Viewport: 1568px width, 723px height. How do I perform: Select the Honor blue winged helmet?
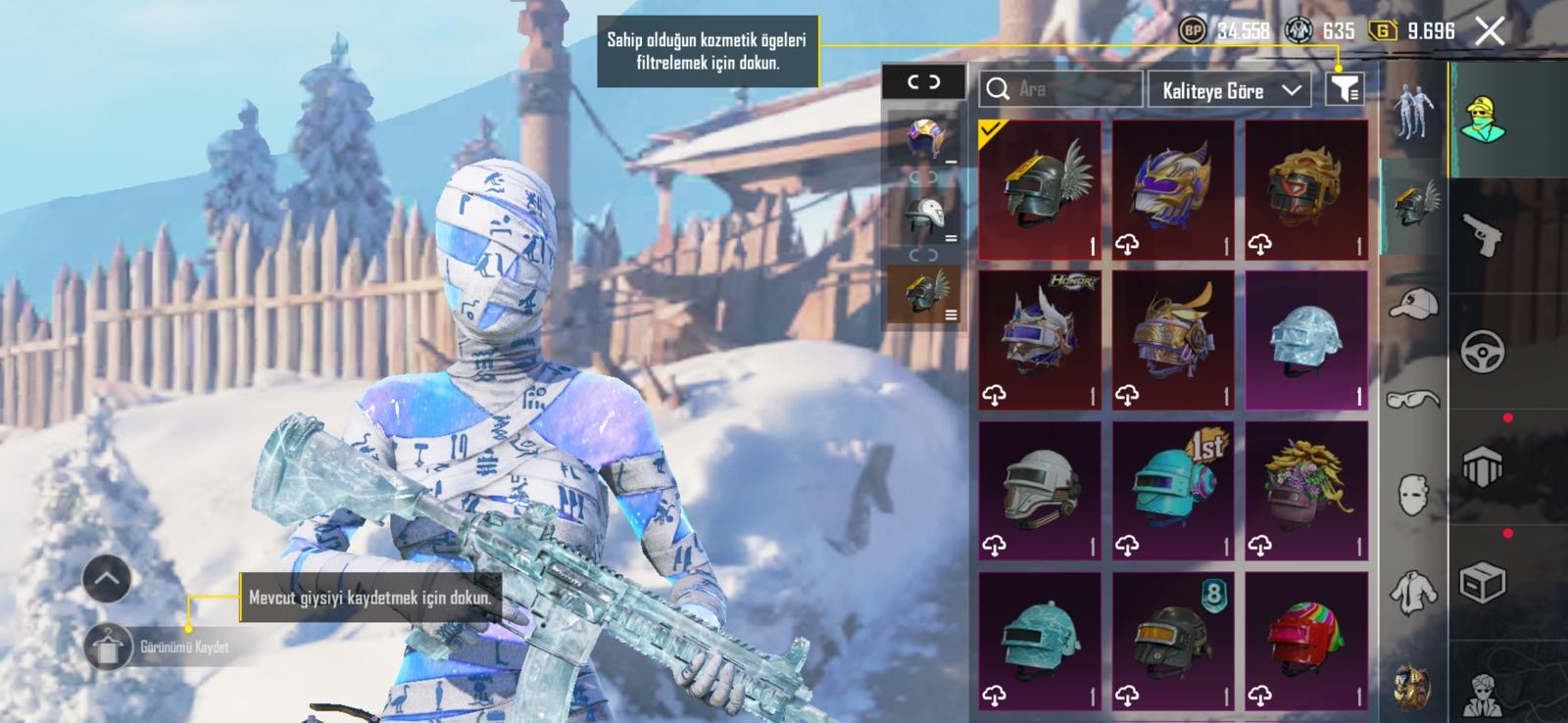pyautogui.click(x=1040, y=341)
